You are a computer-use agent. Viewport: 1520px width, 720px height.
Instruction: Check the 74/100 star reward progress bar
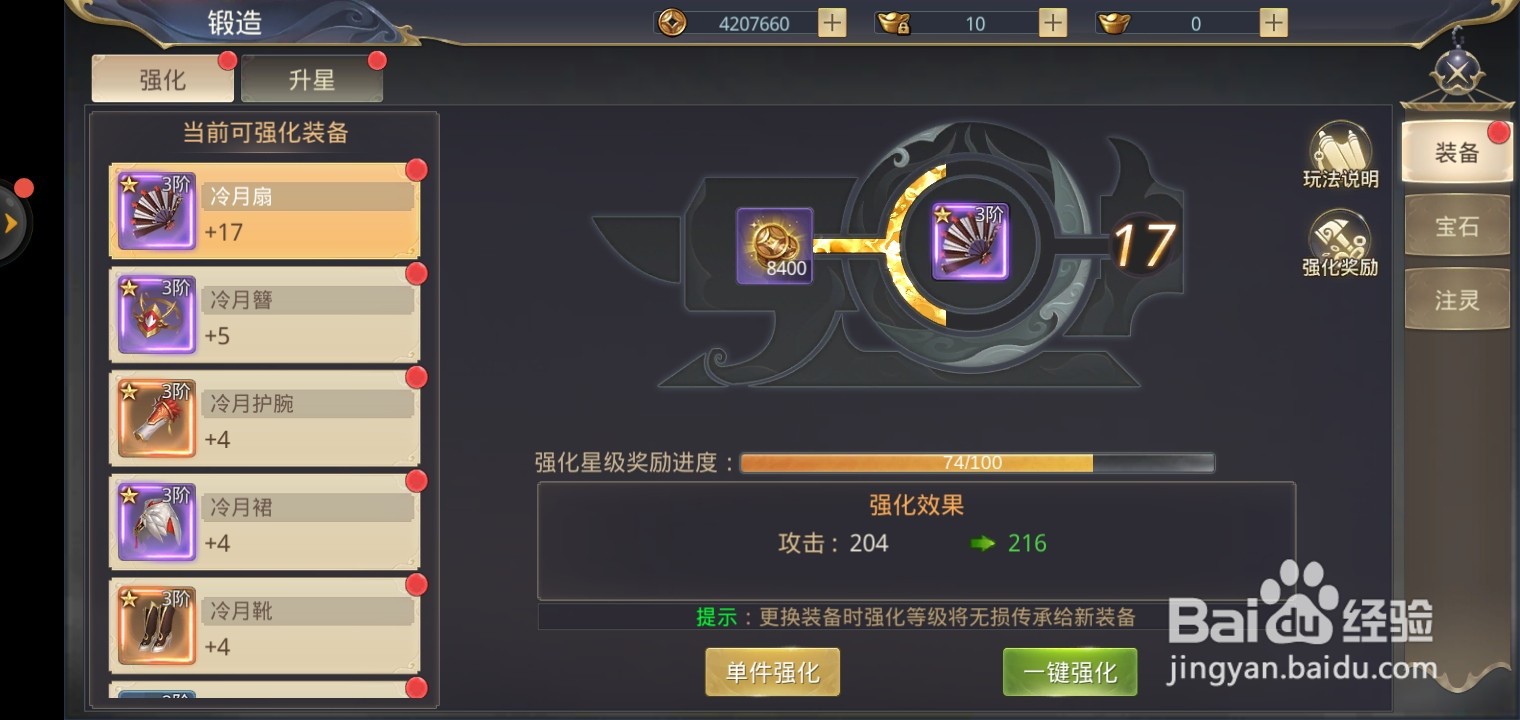975,462
